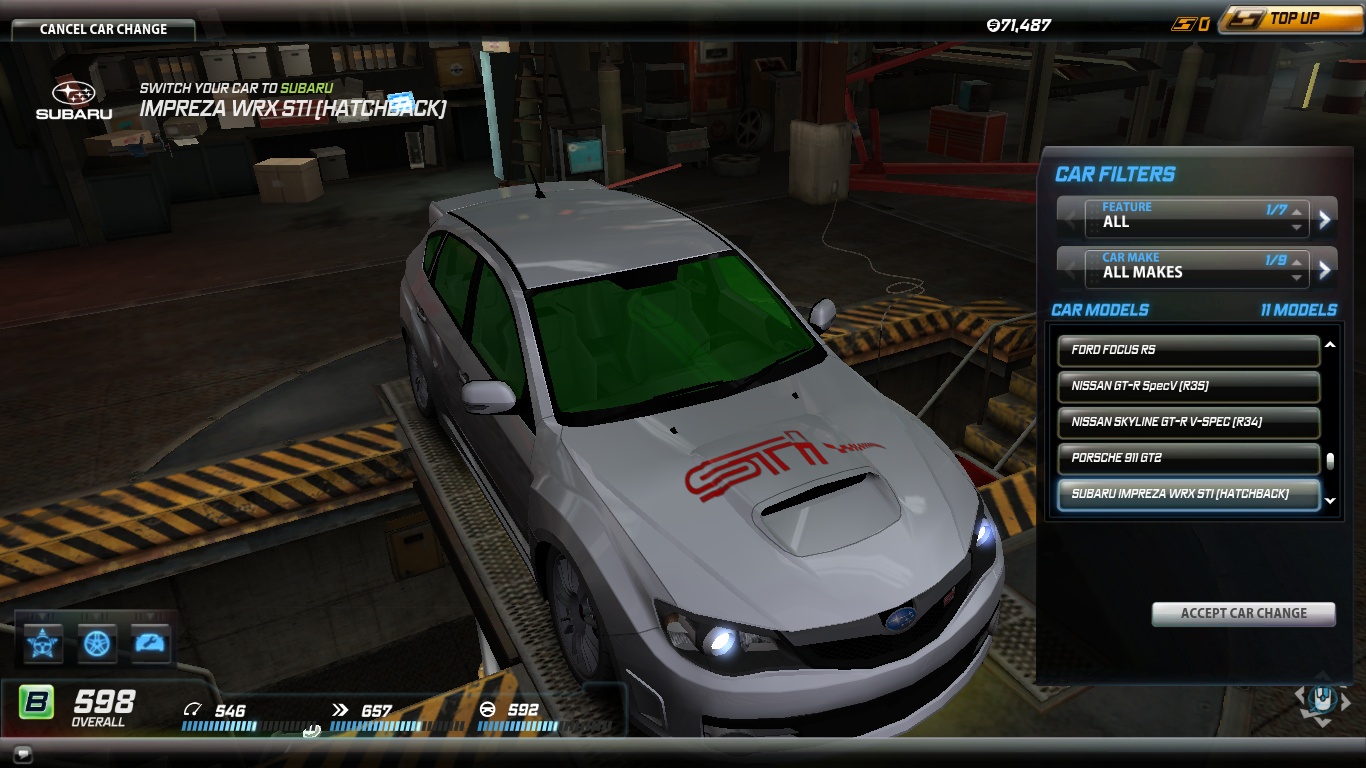Choose the Nissan GT-R SpecV (R35)
This screenshot has width=1366, height=768.
(x=1189, y=386)
